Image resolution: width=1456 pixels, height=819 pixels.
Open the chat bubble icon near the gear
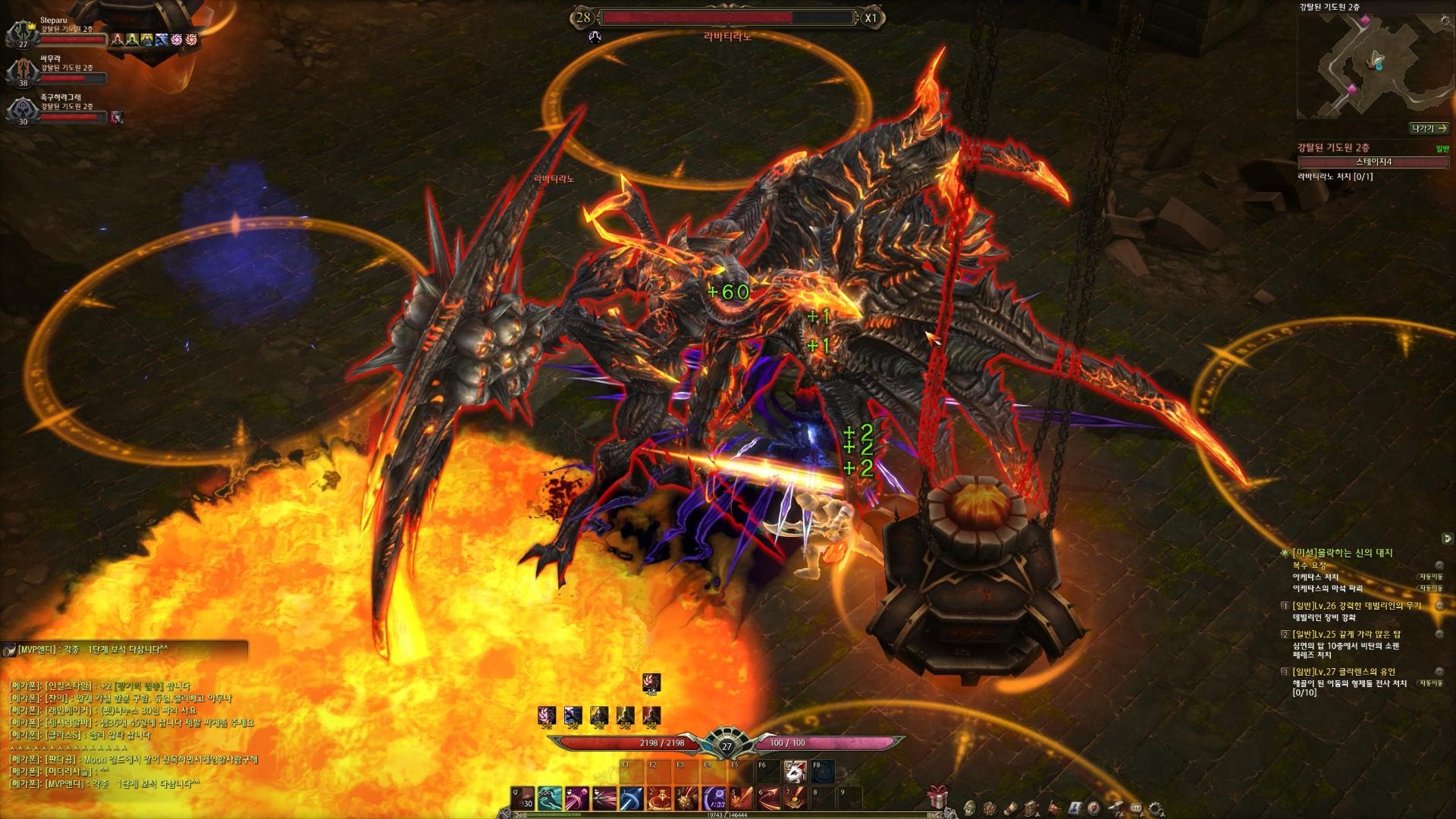(1136, 807)
